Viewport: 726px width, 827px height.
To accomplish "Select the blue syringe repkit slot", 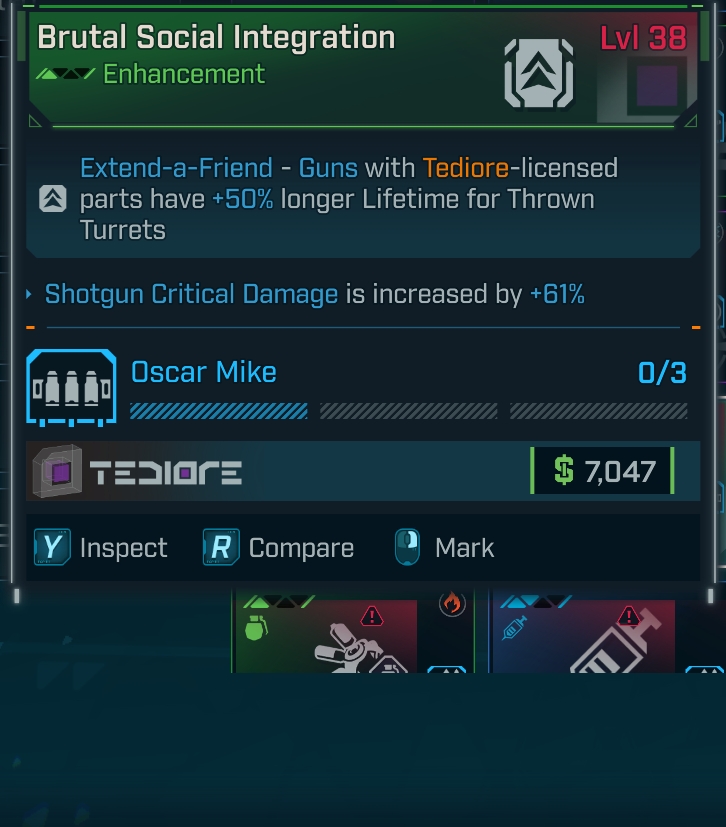I will [x=584, y=636].
